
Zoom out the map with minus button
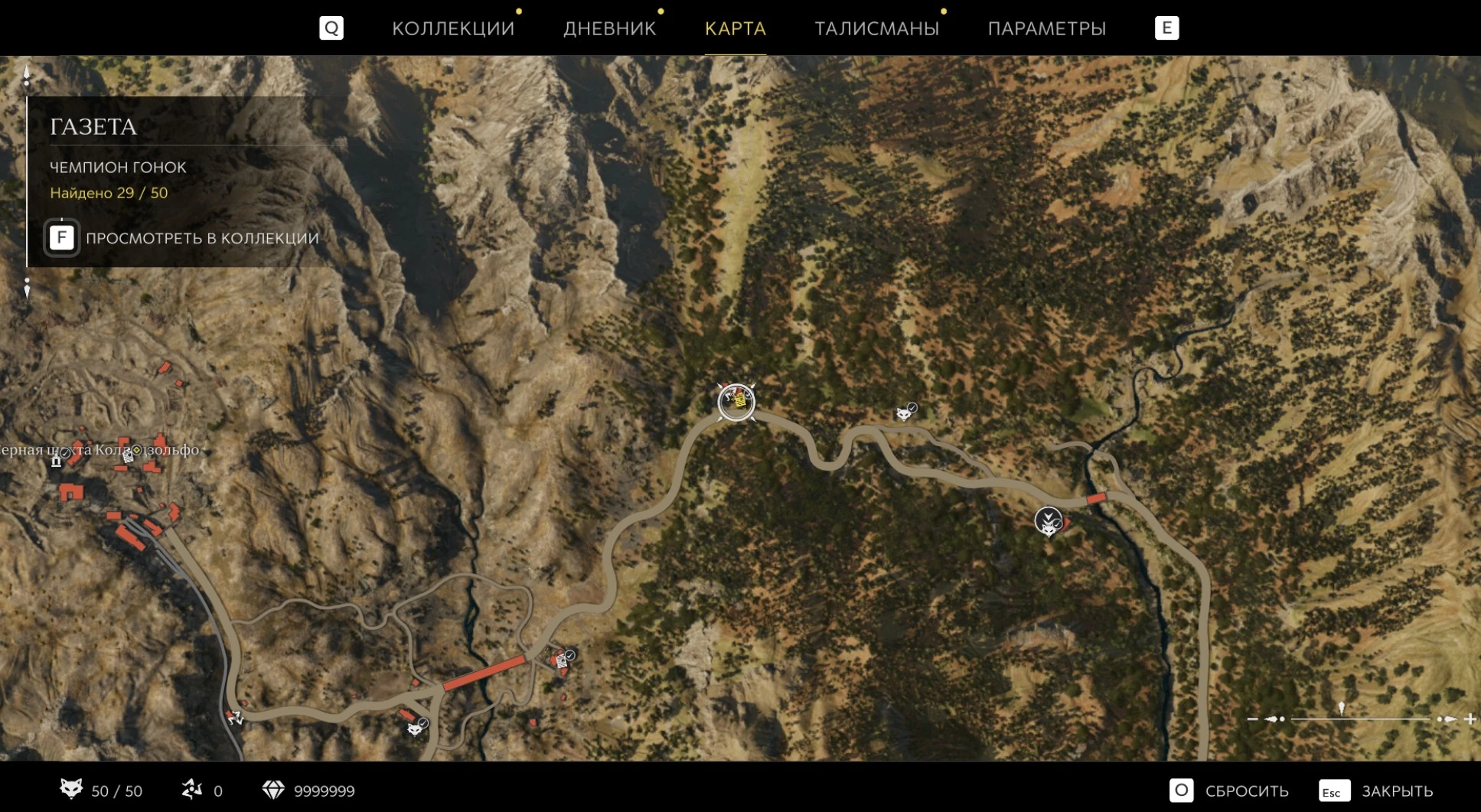click(1252, 719)
